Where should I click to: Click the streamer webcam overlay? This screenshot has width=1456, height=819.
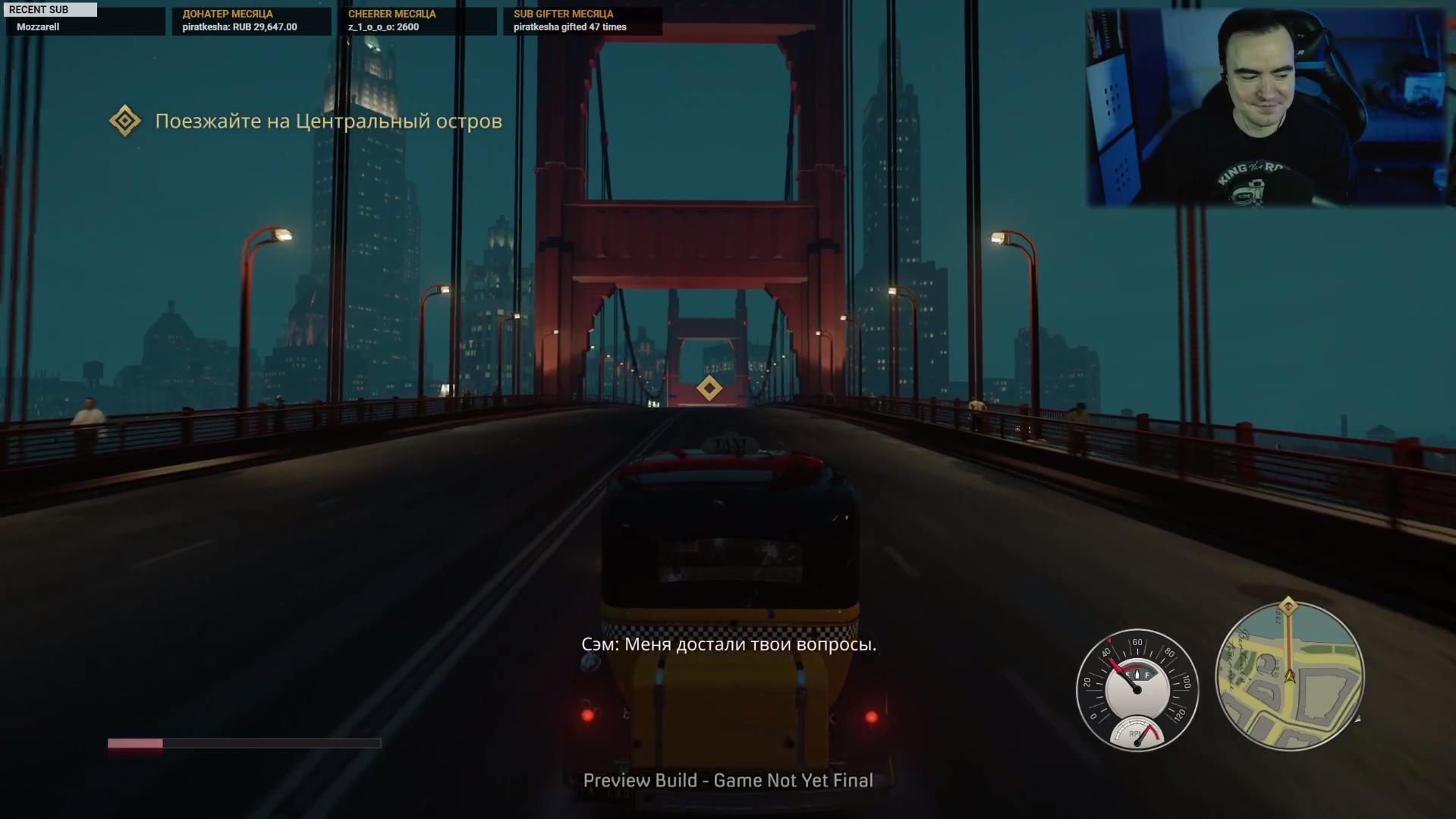point(1266,107)
